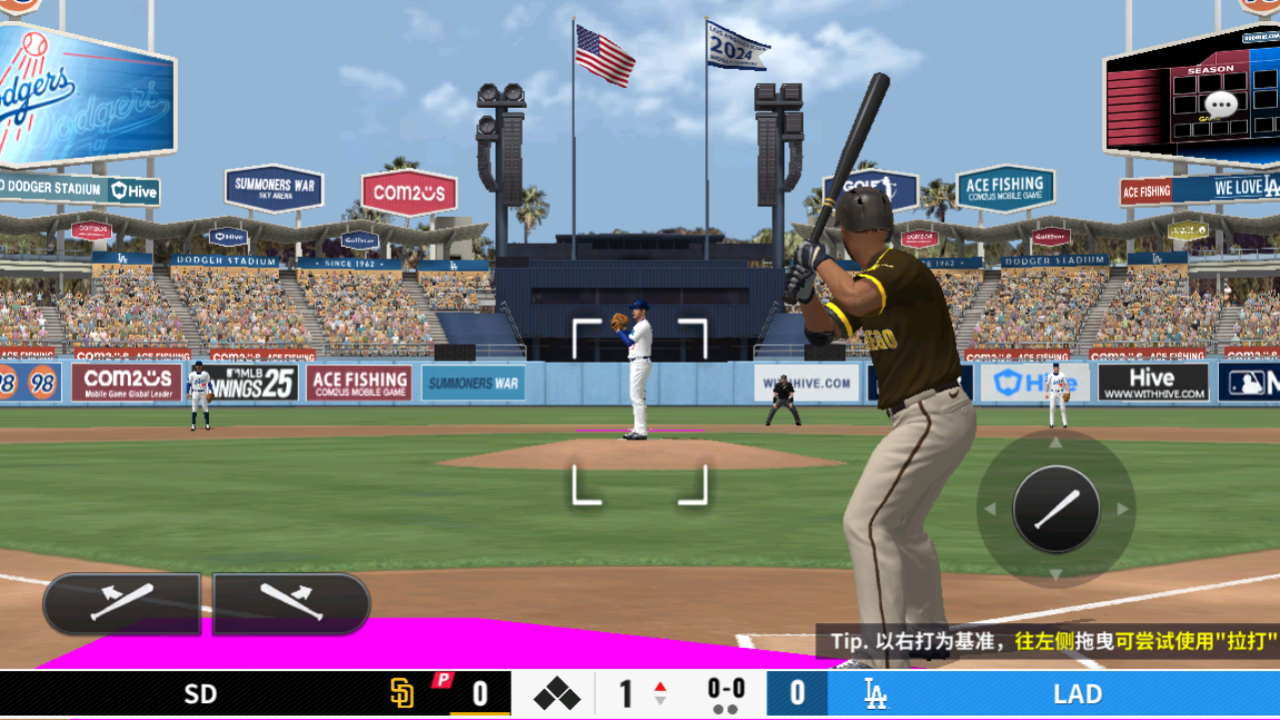The width and height of the screenshot is (1280, 720).
Task: Open the speech bubble chat icon
Action: click(1220, 104)
